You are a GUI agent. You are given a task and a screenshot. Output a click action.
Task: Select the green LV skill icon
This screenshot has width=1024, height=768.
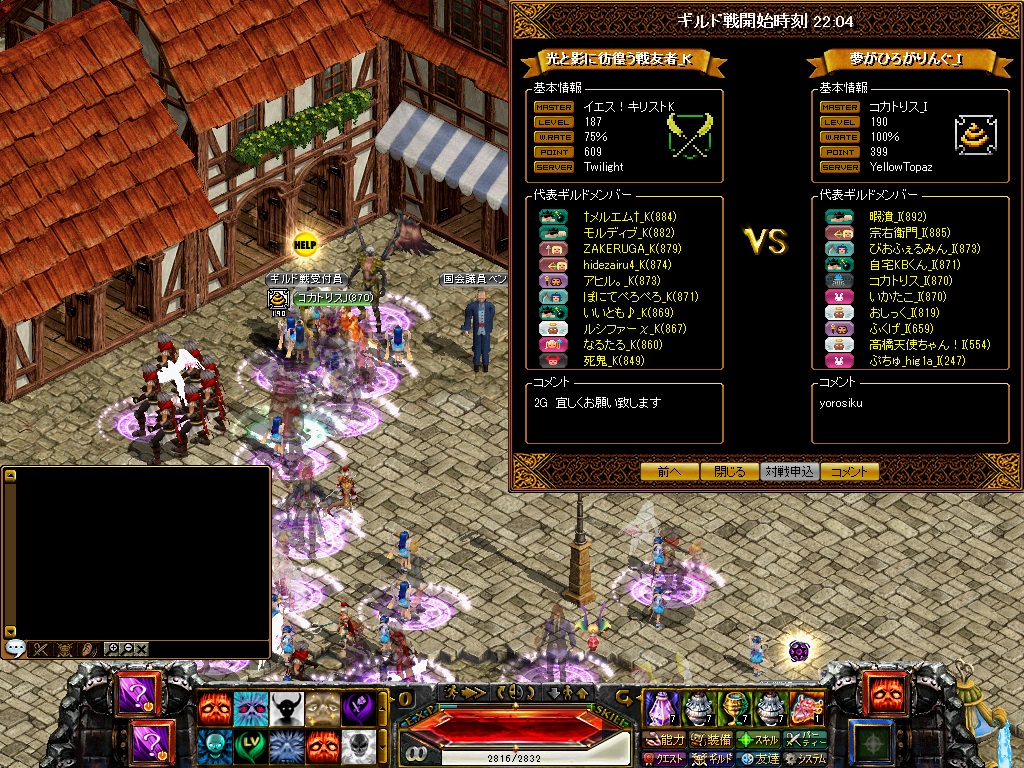tap(250, 746)
